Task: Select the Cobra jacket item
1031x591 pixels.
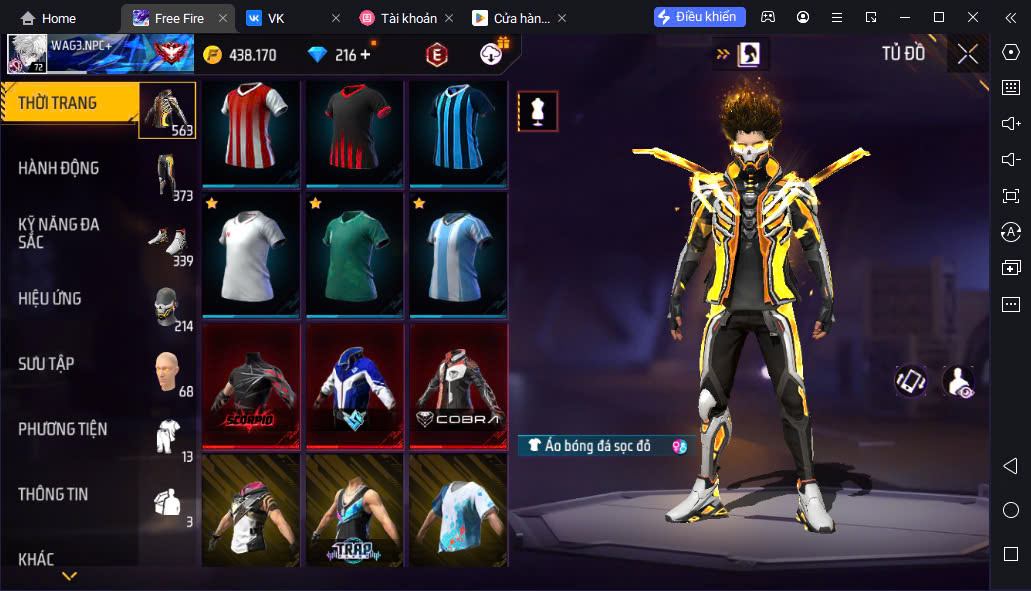Action: (x=458, y=385)
